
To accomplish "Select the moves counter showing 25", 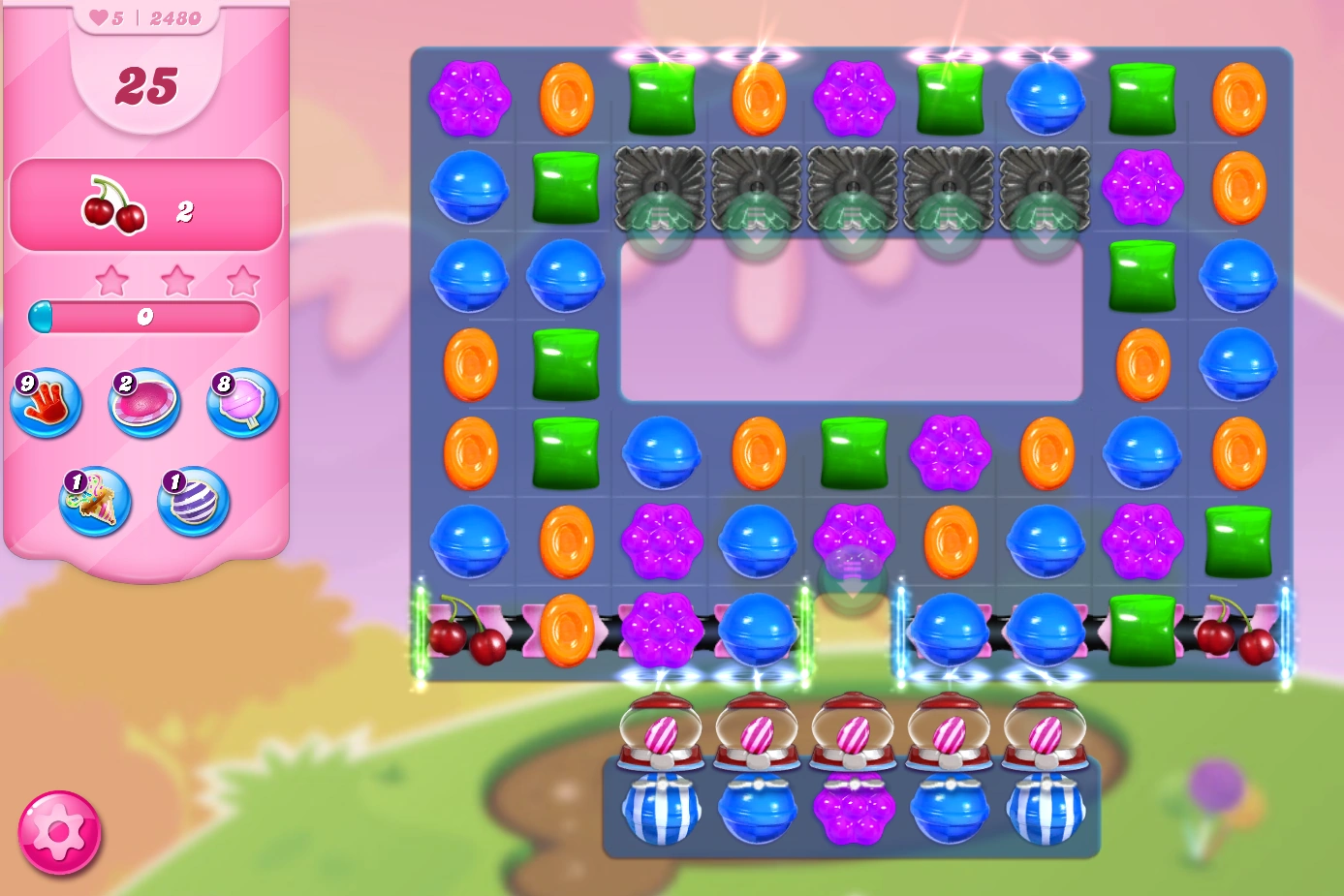I will [x=147, y=85].
